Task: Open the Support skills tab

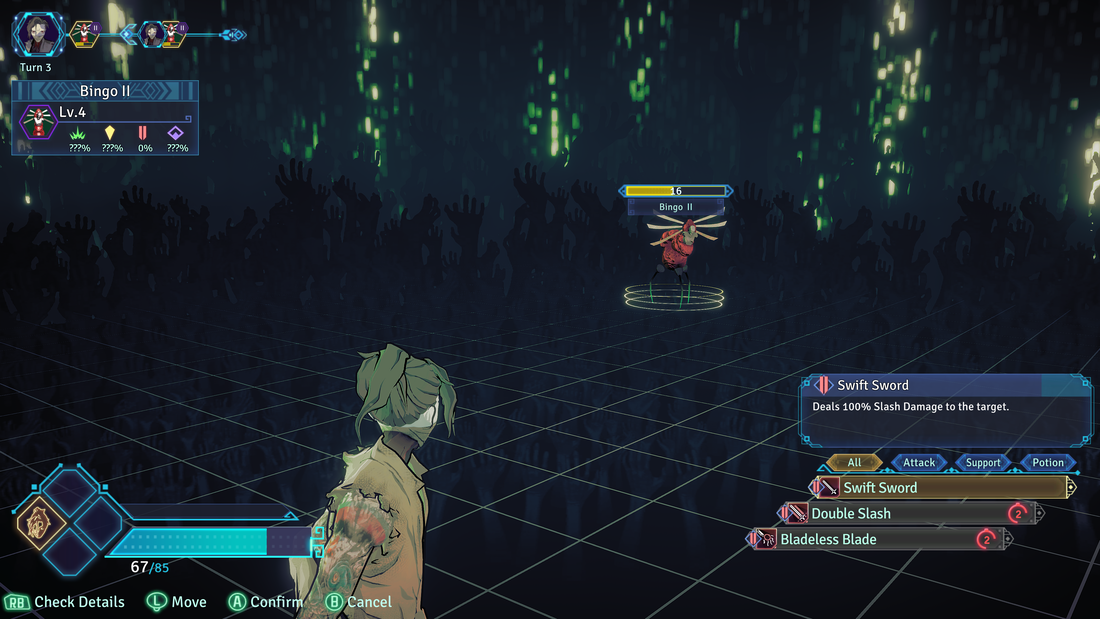Action: [983, 463]
